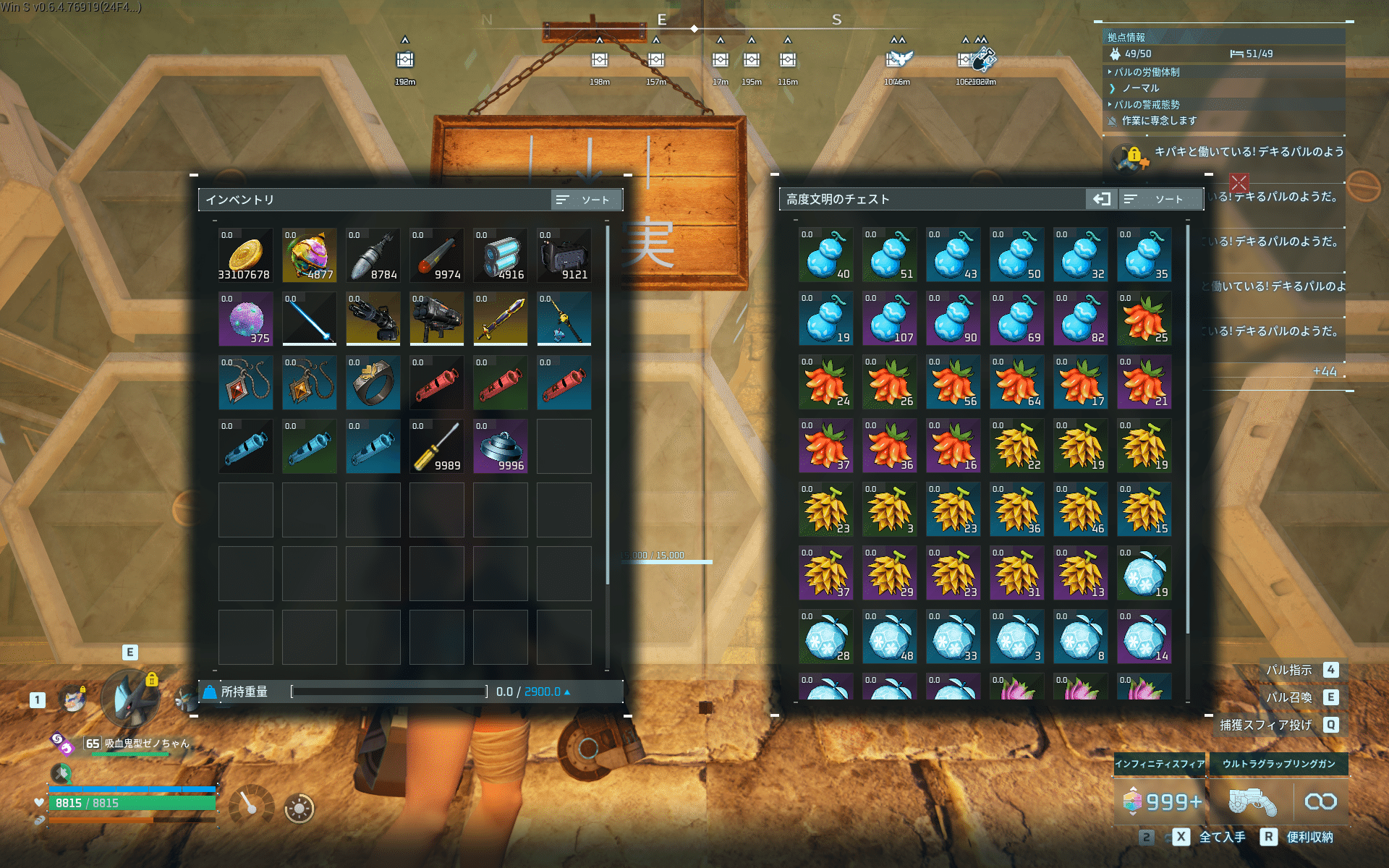
Task: Select the purple-and-gold sword slot
Action: click(500, 319)
